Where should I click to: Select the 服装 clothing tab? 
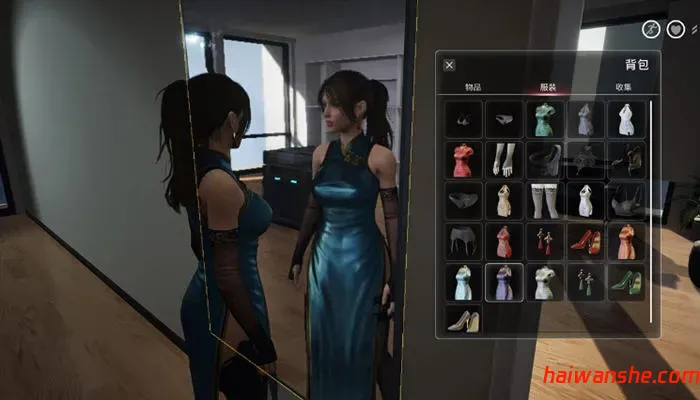coord(546,87)
